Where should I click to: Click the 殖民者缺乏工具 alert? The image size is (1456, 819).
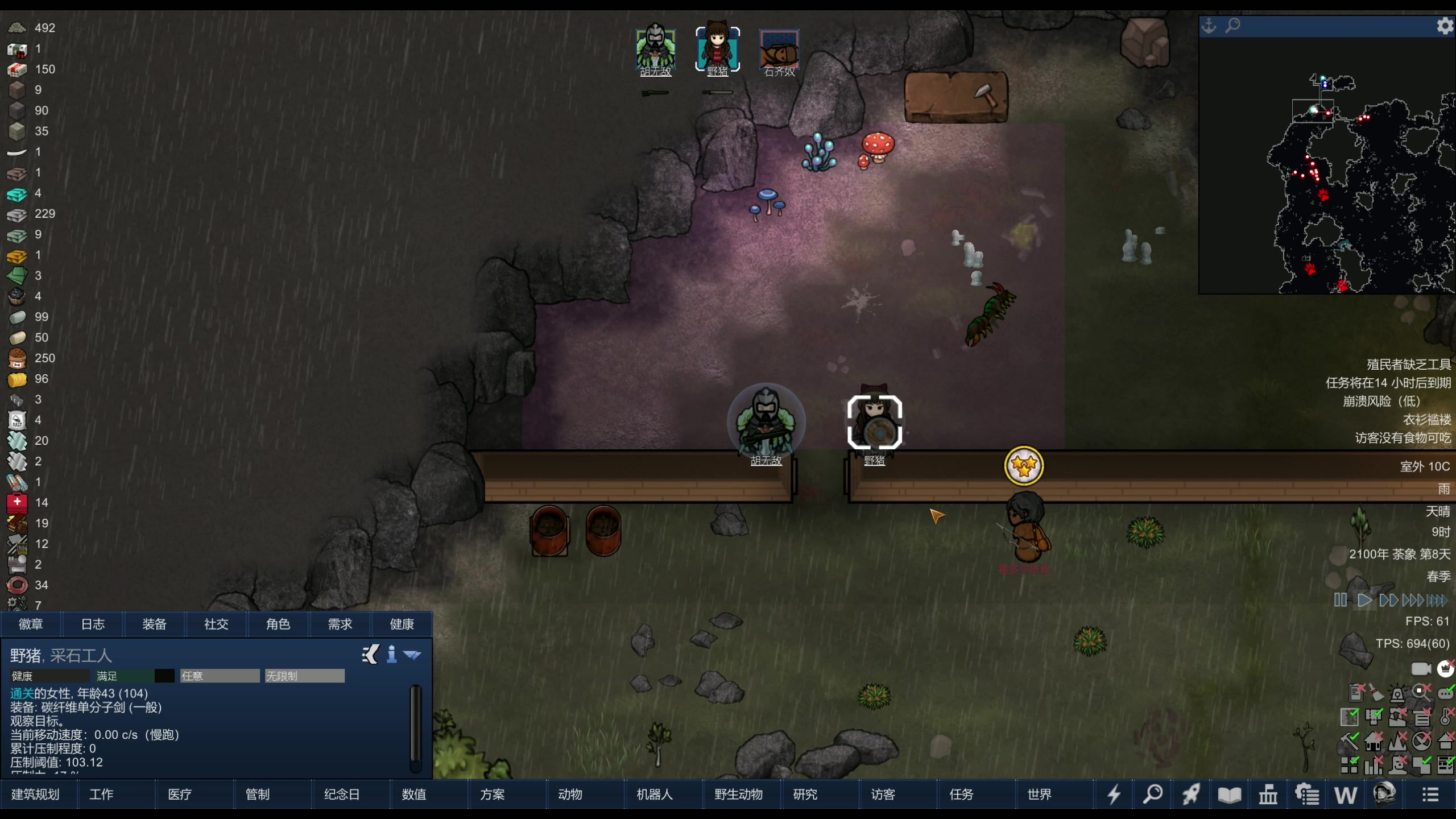[x=1408, y=365]
